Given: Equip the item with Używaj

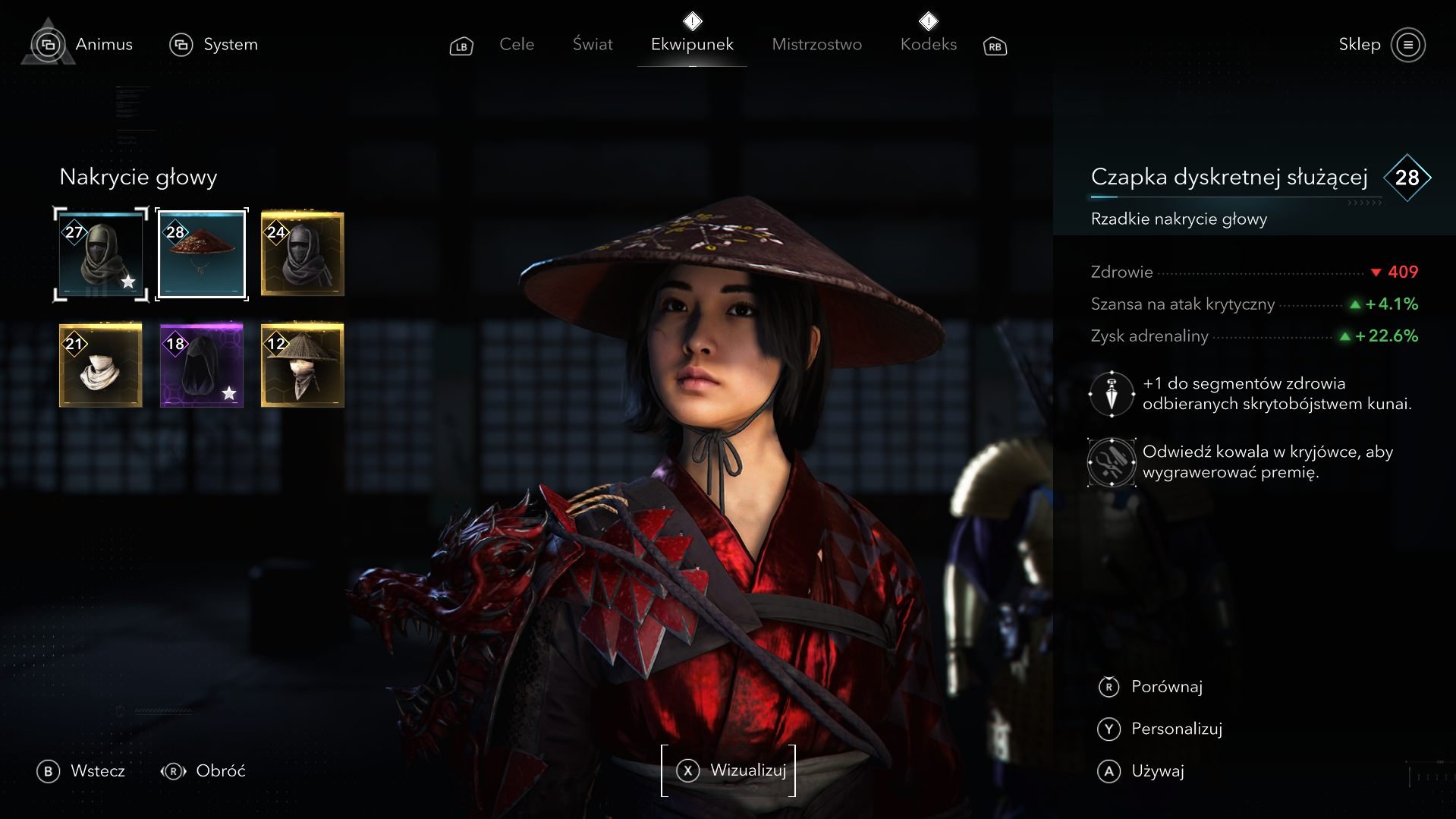Looking at the screenshot, I should [1141, 772].
